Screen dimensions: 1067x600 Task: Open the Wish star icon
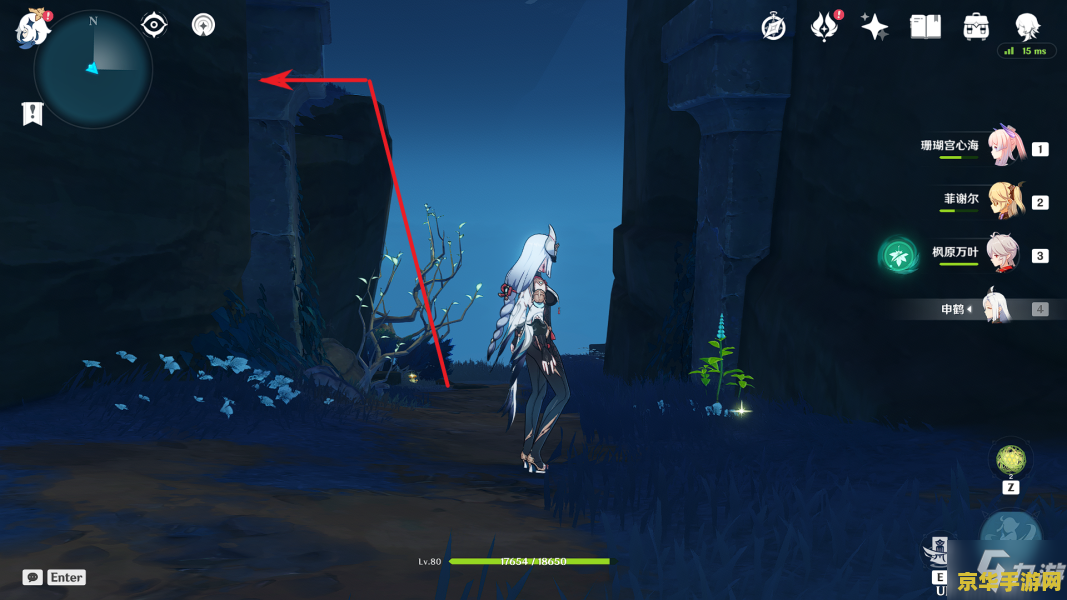(875, 27)
